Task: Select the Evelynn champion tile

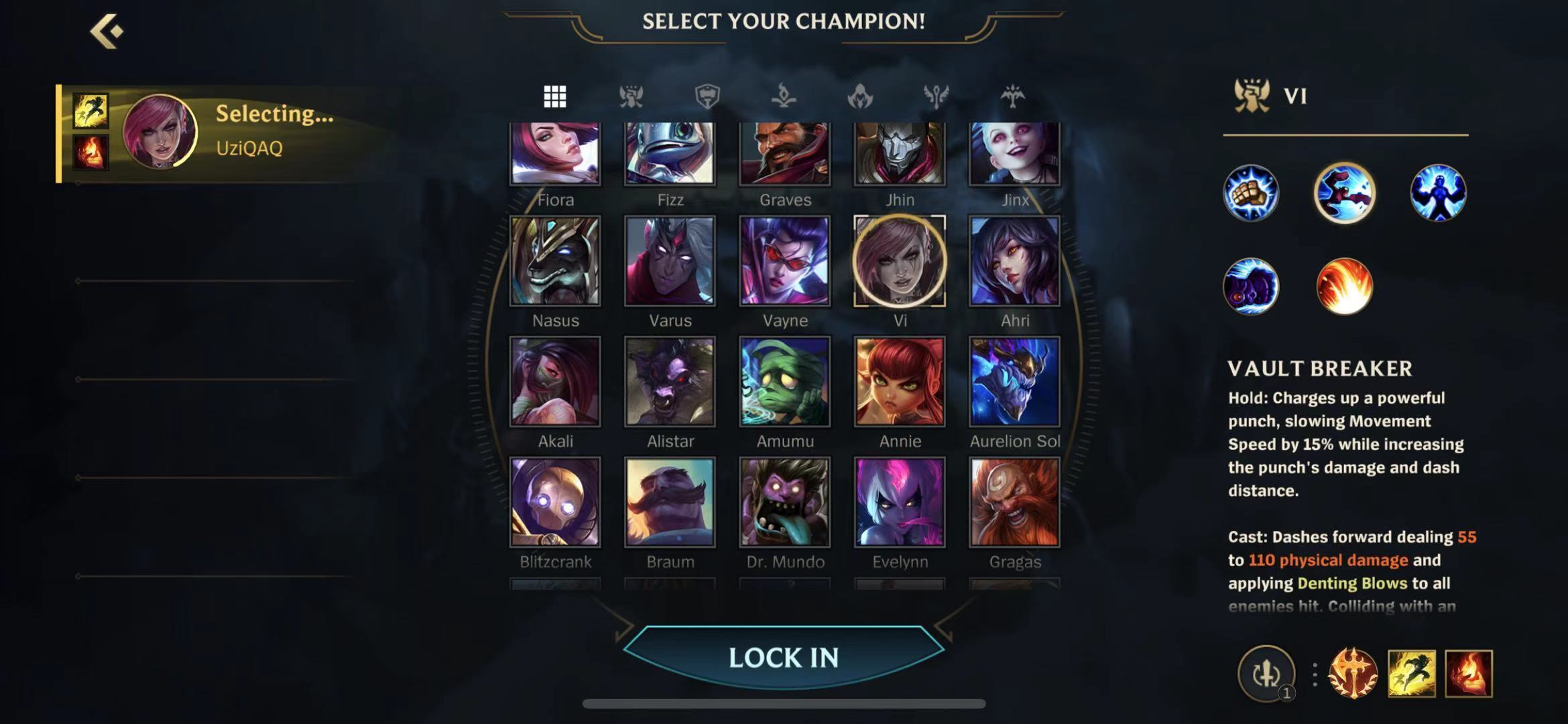Action: tap(900, 502)
